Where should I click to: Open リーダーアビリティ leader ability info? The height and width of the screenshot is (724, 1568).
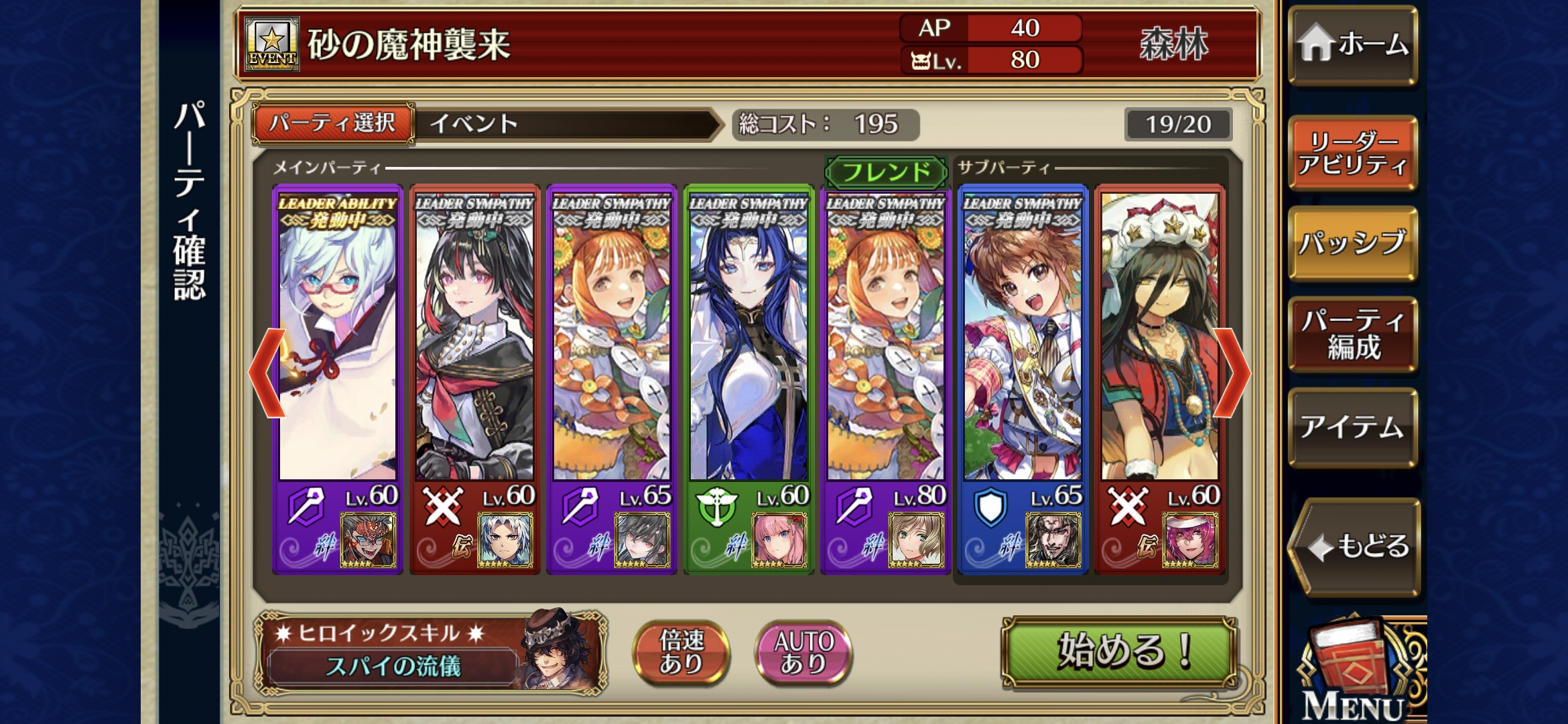tap(1352, 153)
